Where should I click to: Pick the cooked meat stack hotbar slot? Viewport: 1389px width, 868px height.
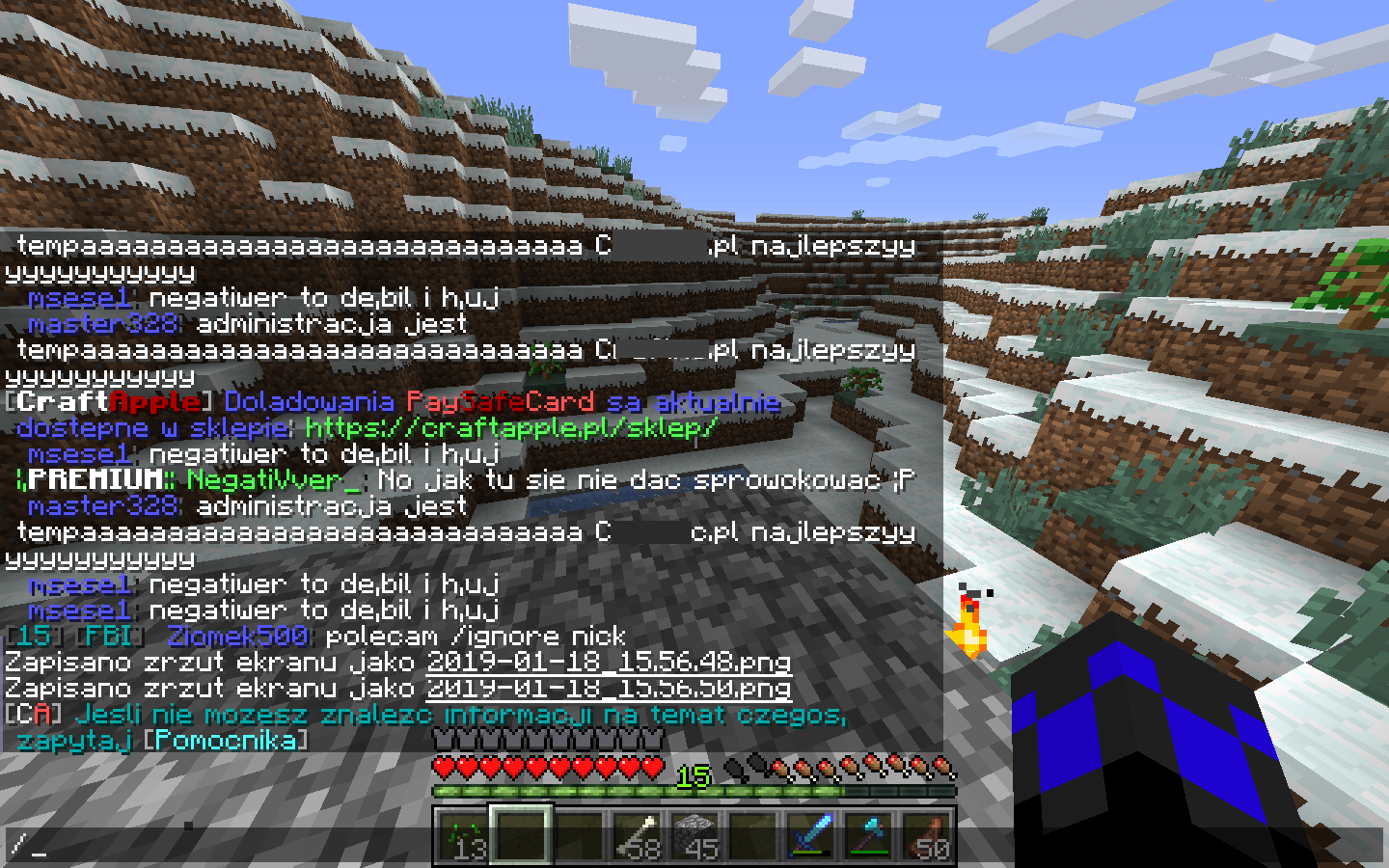[926, 835]
